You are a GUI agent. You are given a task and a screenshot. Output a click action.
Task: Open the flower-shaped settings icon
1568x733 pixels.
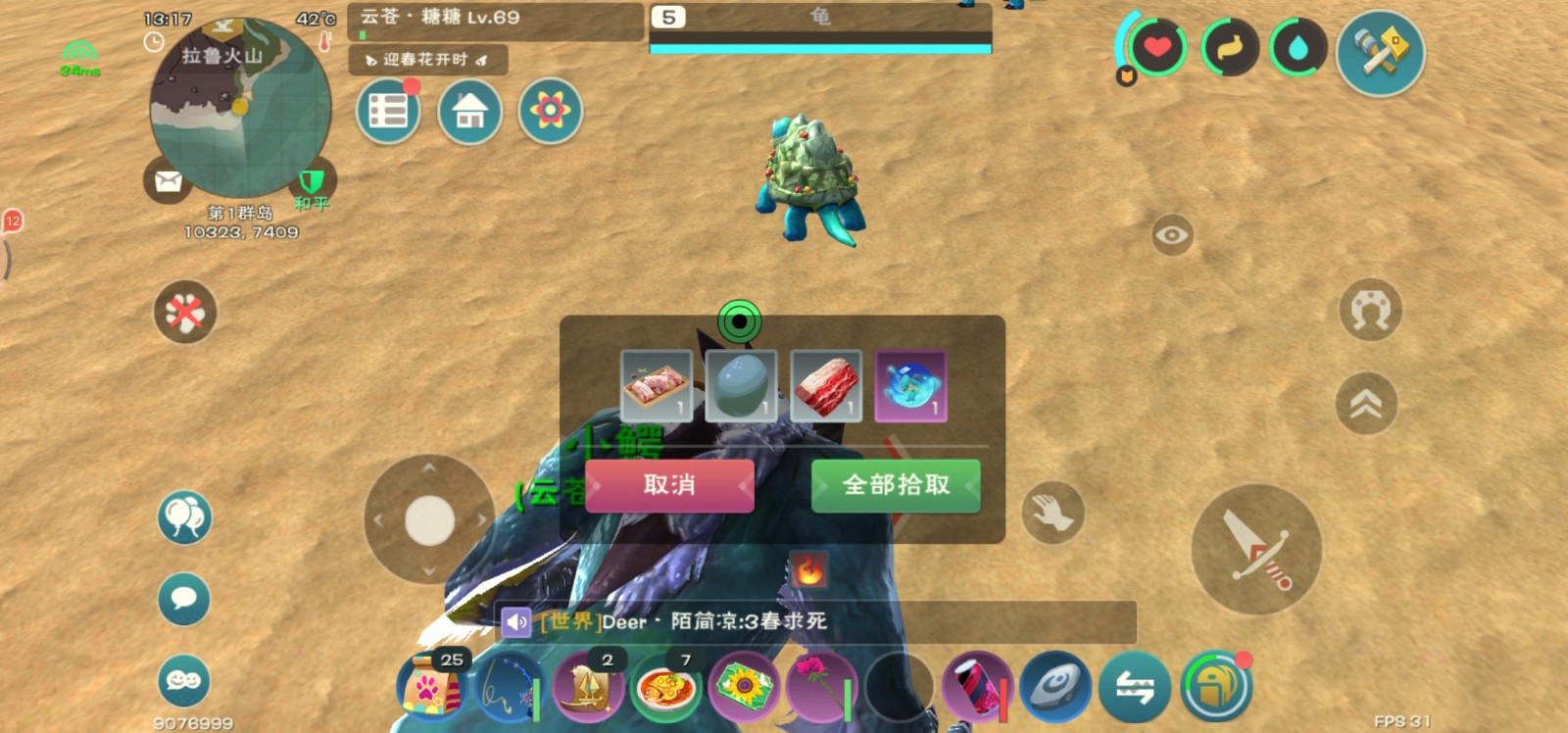click(x=550, y=112)
